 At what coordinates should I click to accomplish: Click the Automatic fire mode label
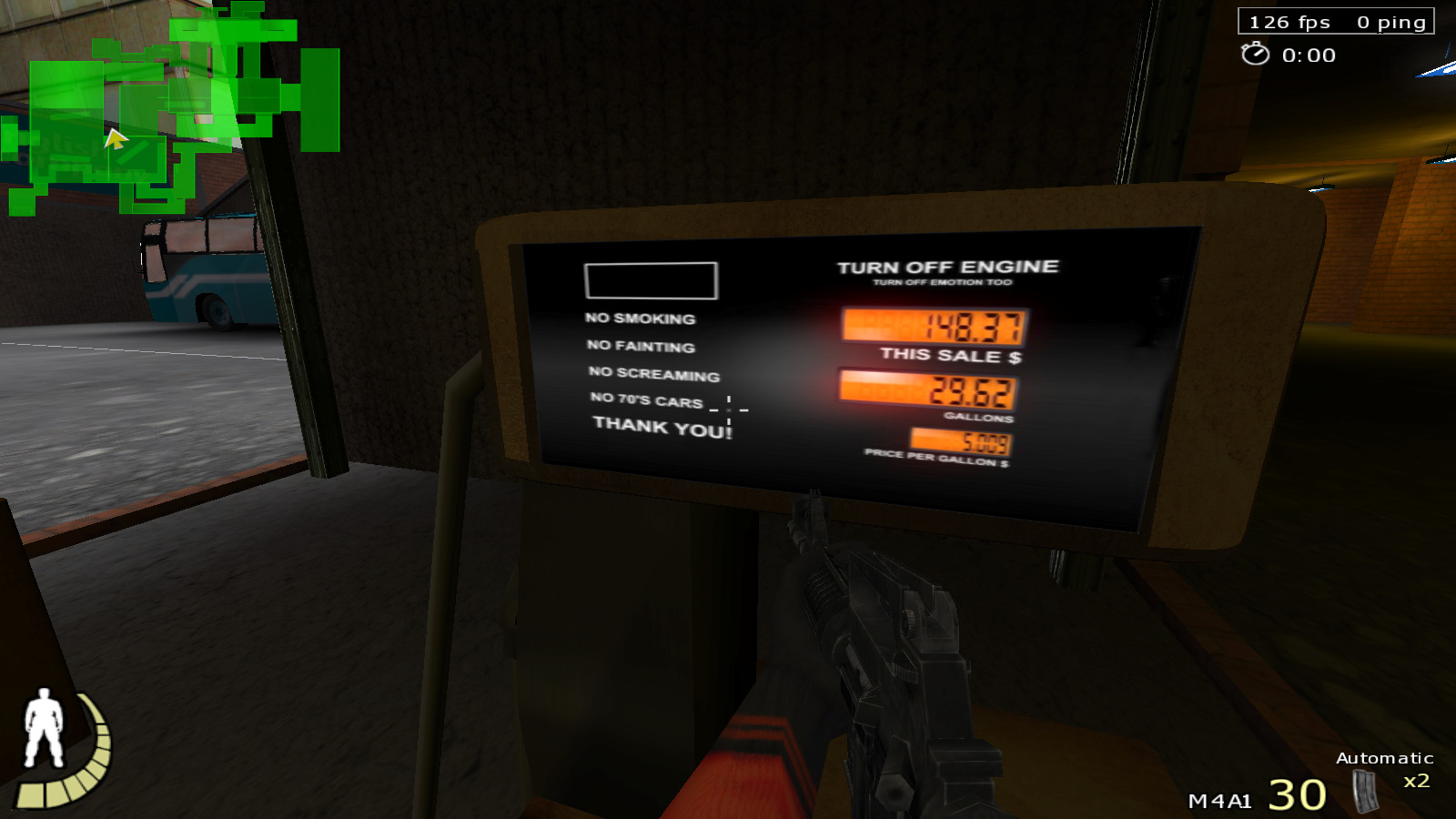pyautogui.click(x=1384, y=758)
